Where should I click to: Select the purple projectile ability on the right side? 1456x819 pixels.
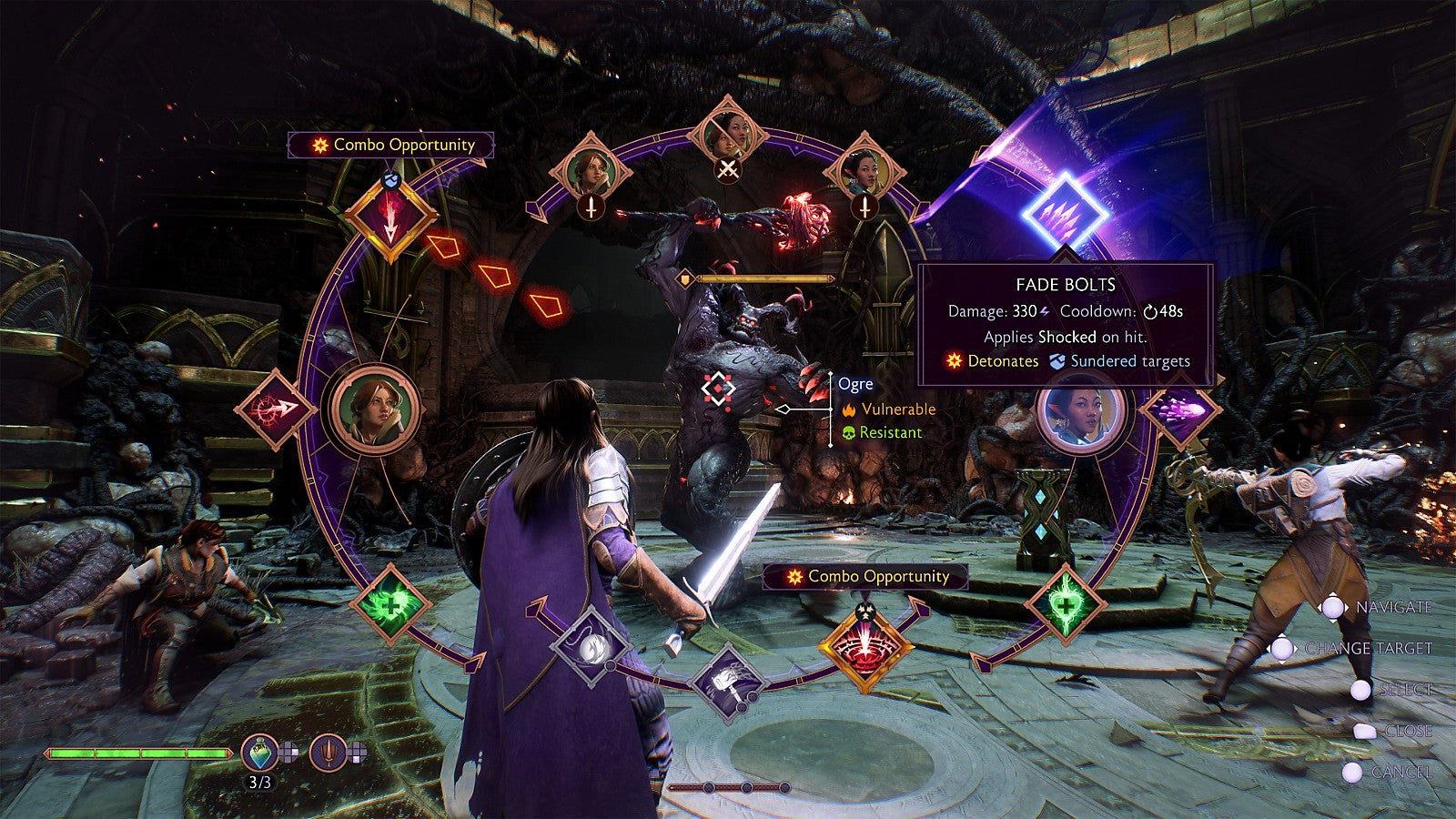(x=1178, y=417)
